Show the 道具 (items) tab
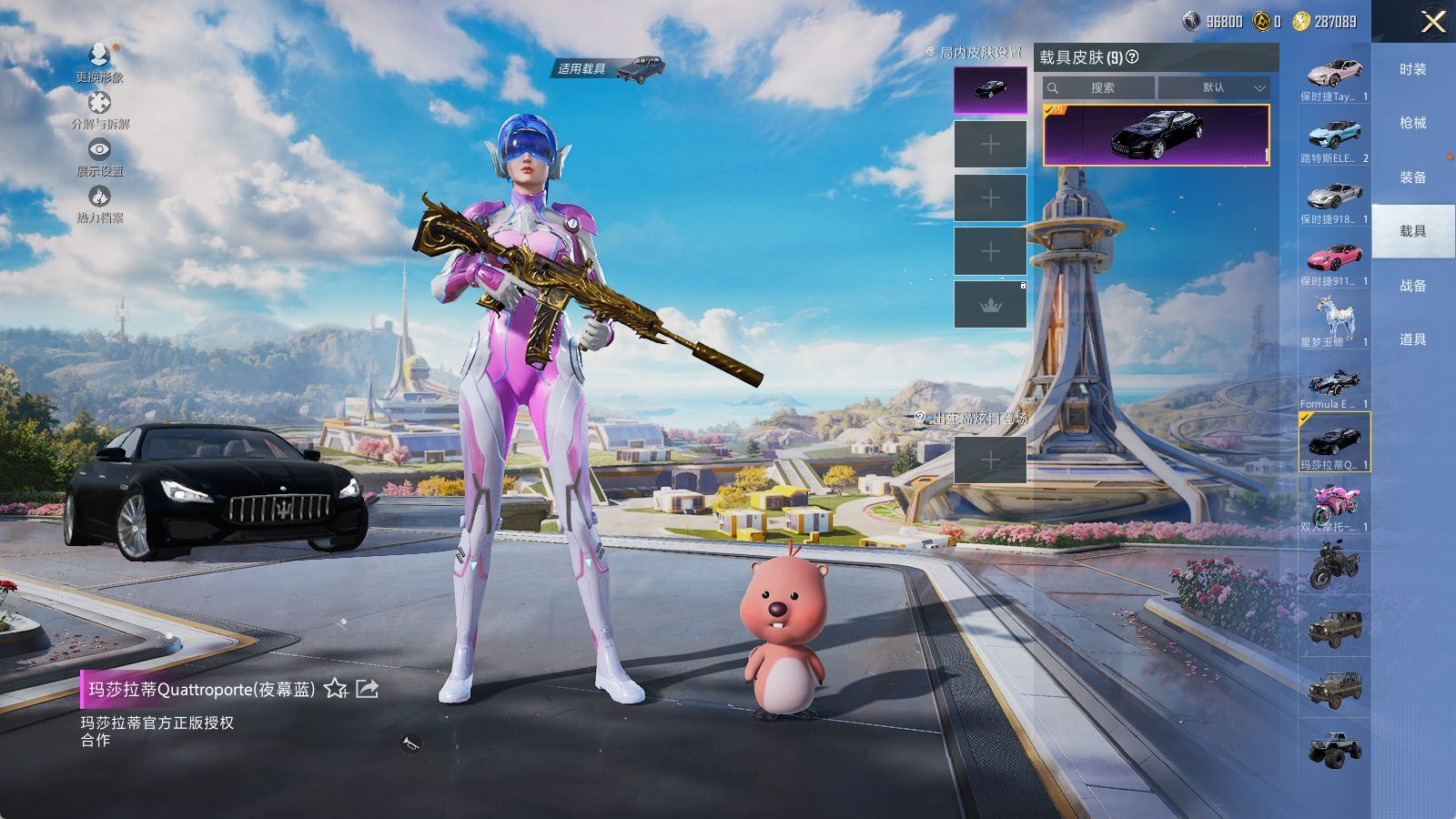 point(1412,339)
